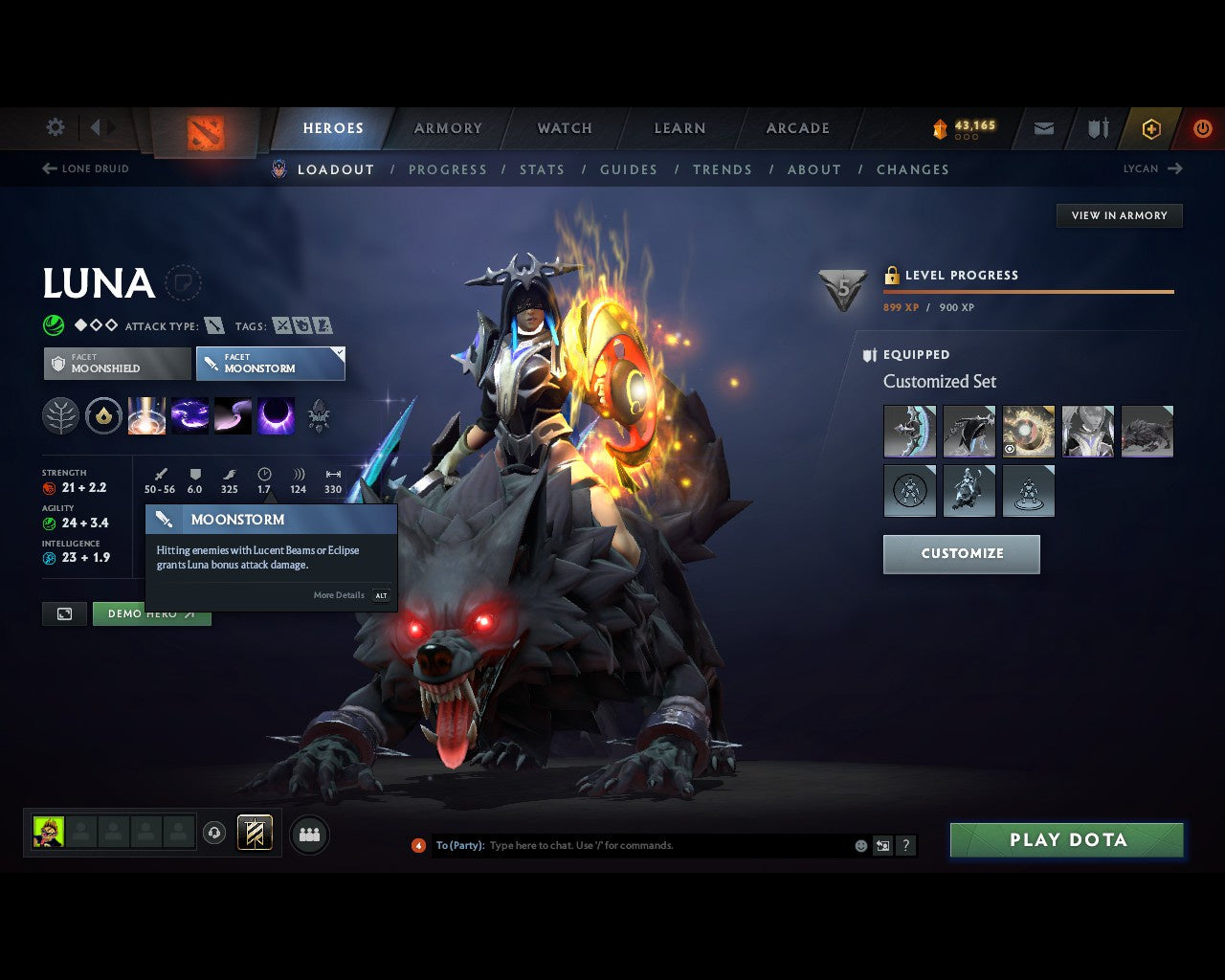The width and height of the screenshot is (1225, 980).
Task: Click the armory shield and sword icon
Action: (x=1097, y=128)
